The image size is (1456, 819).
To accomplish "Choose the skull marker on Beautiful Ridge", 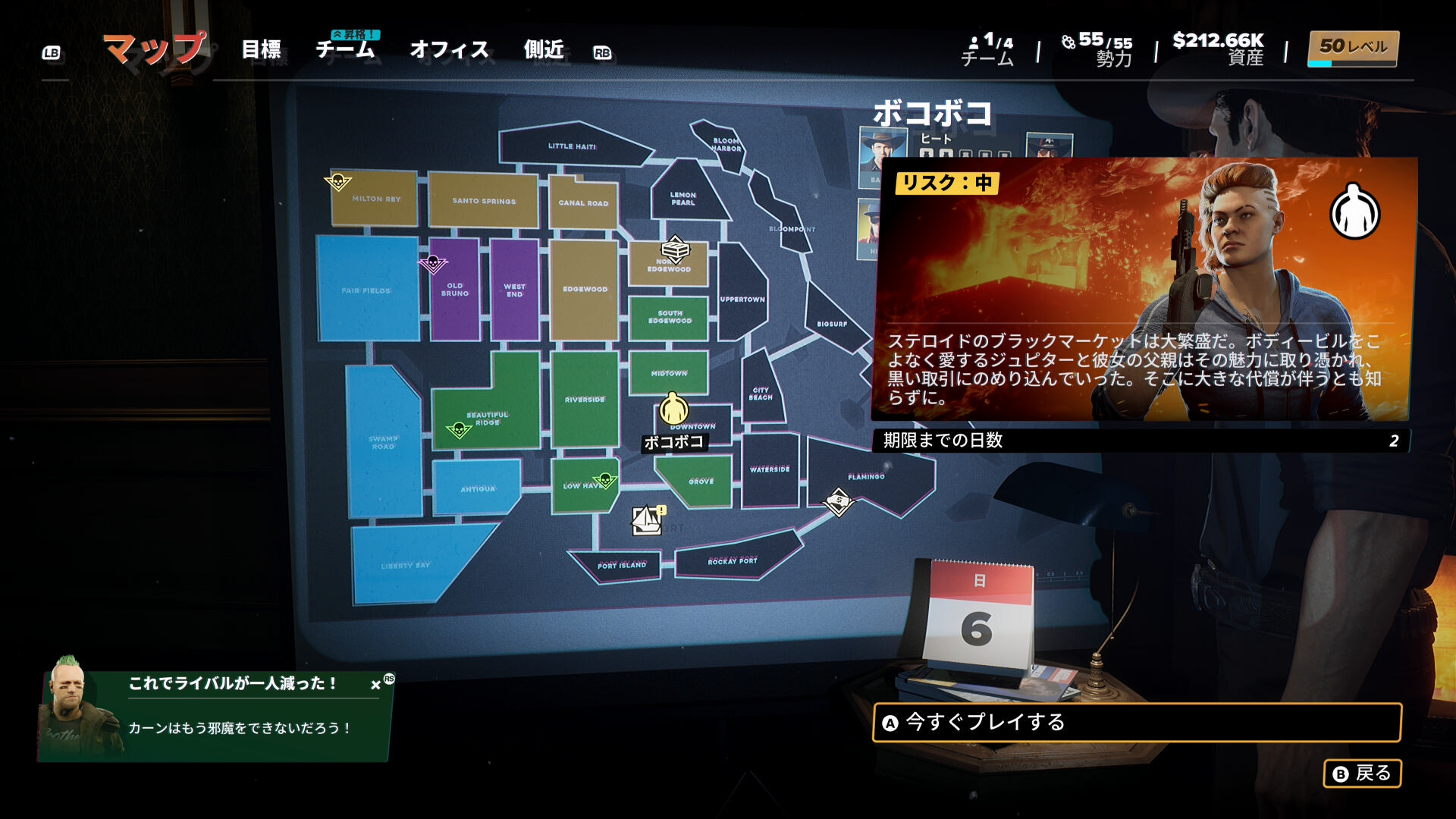I will (459, 430).
